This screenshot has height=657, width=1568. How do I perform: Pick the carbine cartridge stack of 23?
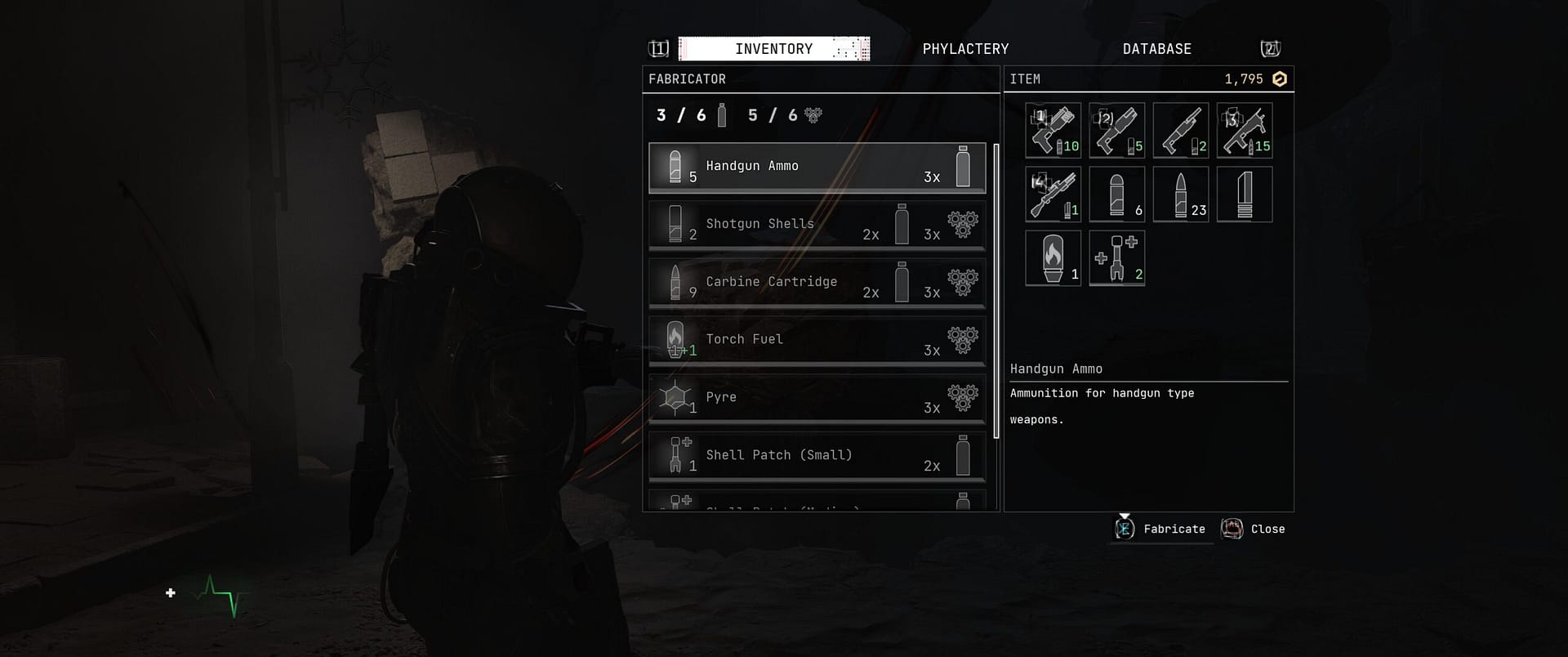point(1180,194)
